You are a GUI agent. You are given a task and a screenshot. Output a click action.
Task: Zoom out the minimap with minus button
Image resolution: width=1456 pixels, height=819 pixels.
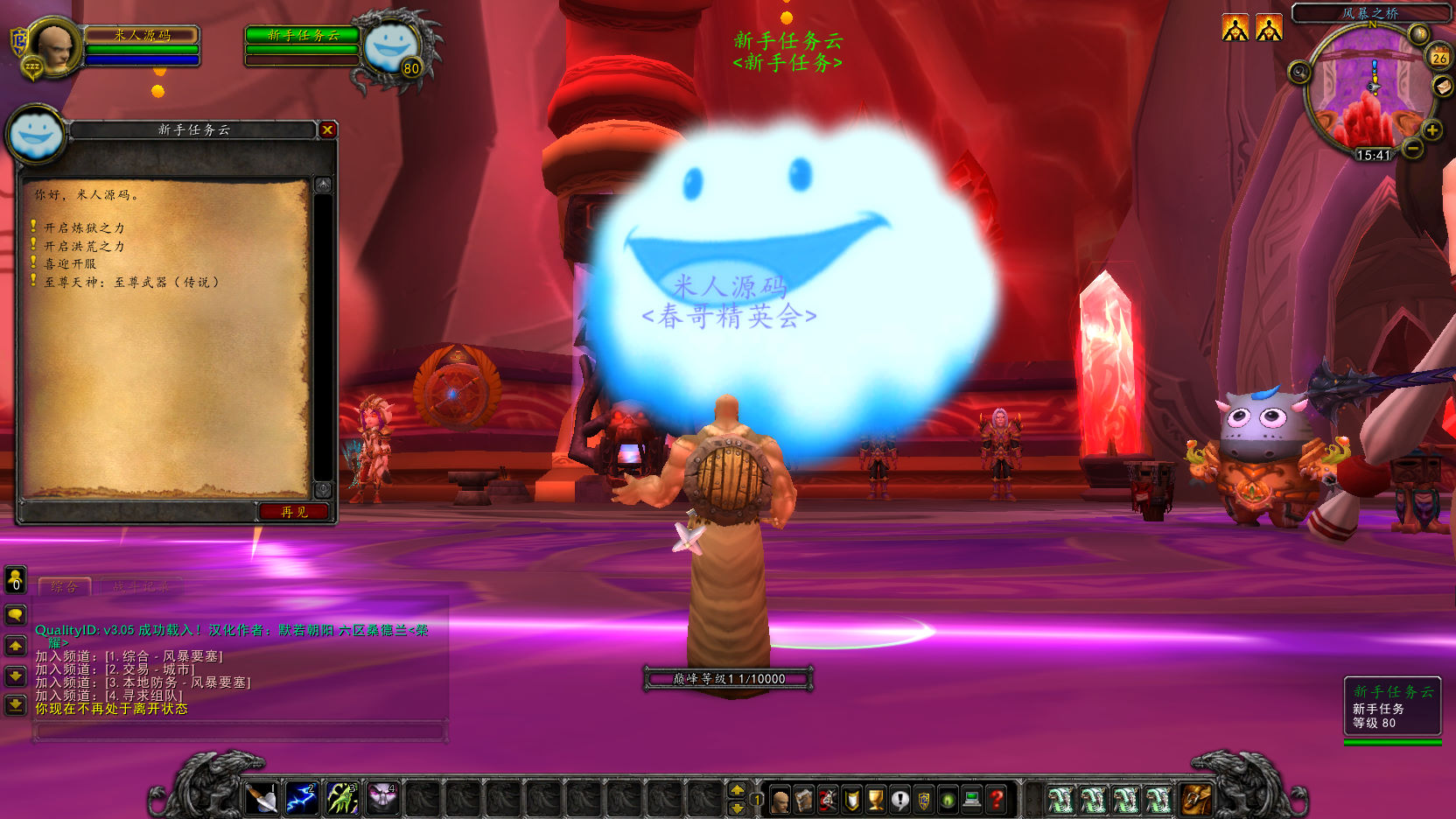(x=1413, y=149)
